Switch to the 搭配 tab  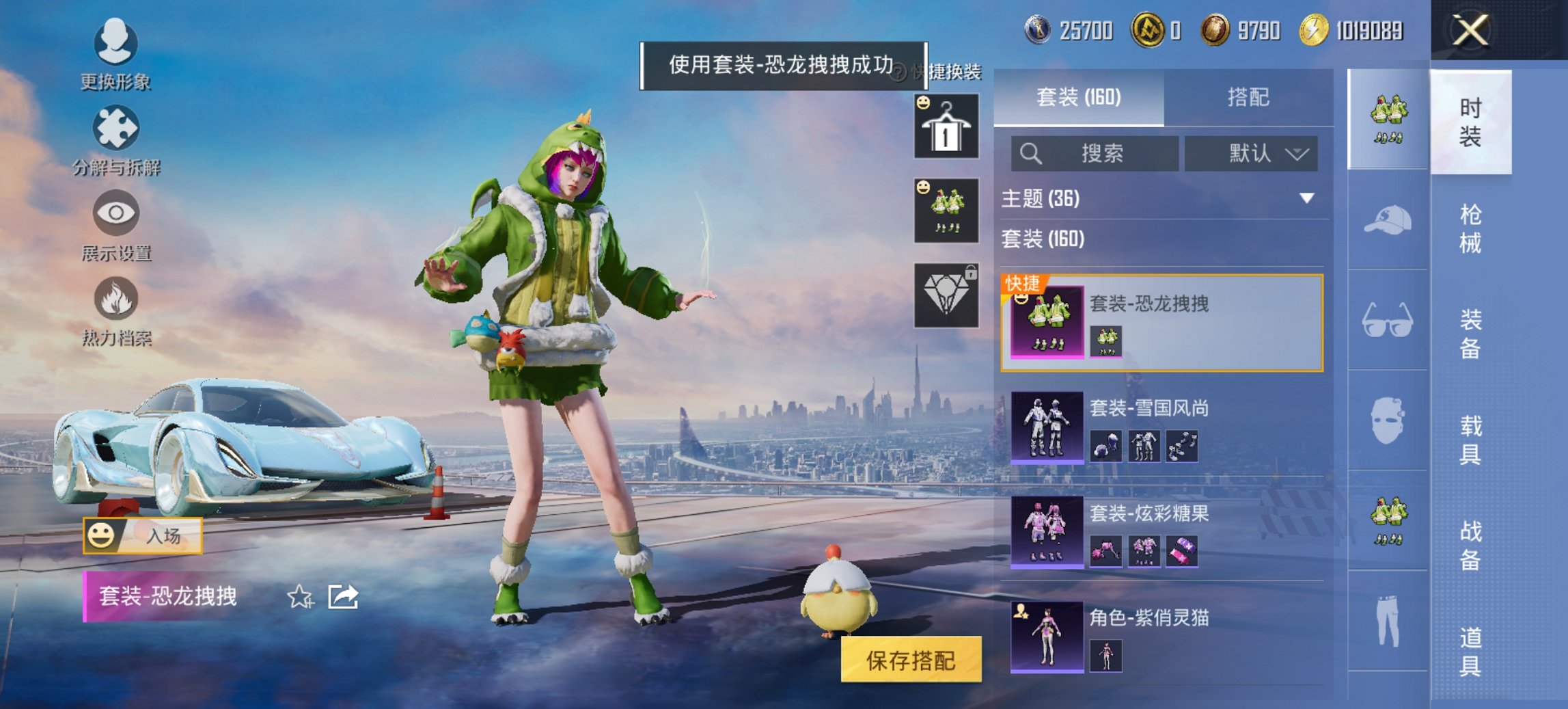[1248, 96]
